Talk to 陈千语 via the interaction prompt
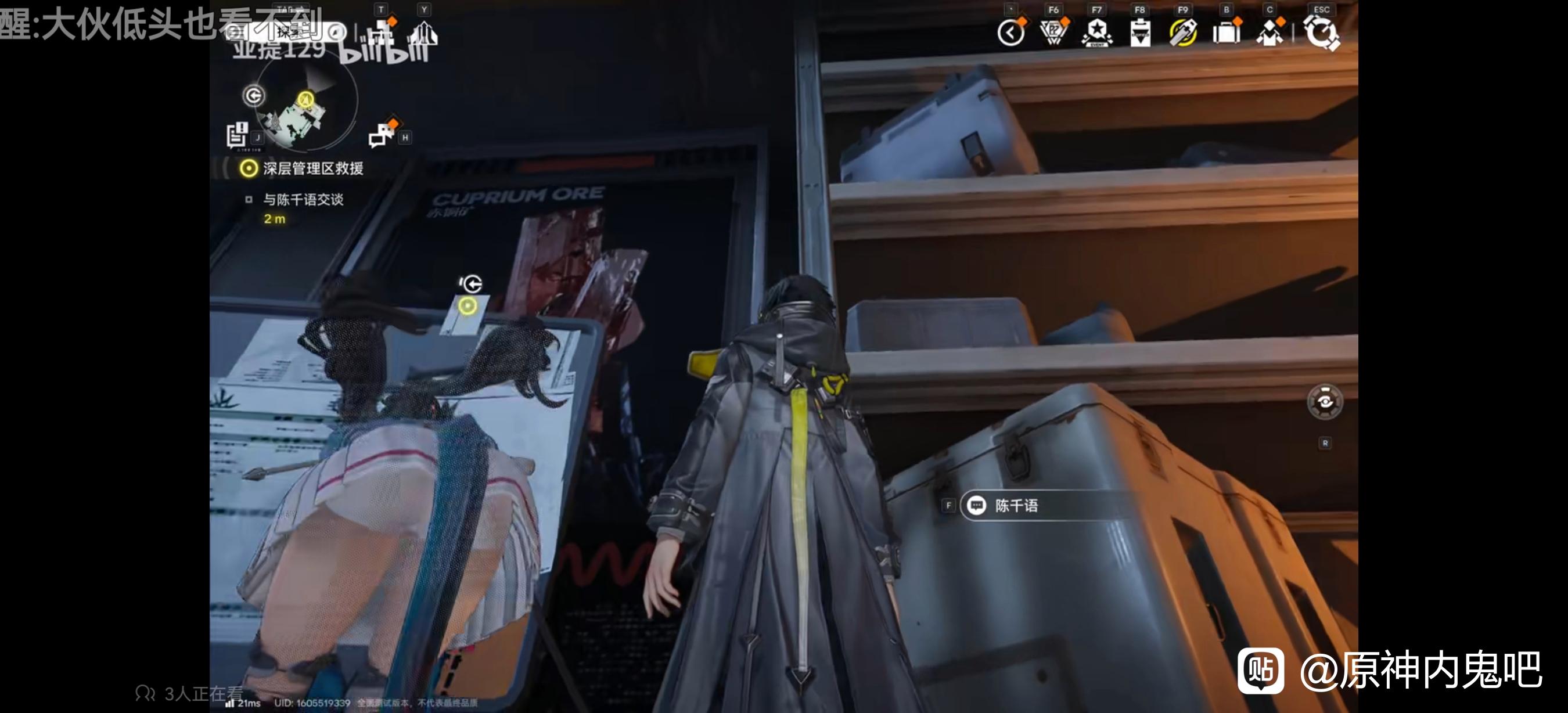Screen dimensions: 1568x713 point(1016,506)
